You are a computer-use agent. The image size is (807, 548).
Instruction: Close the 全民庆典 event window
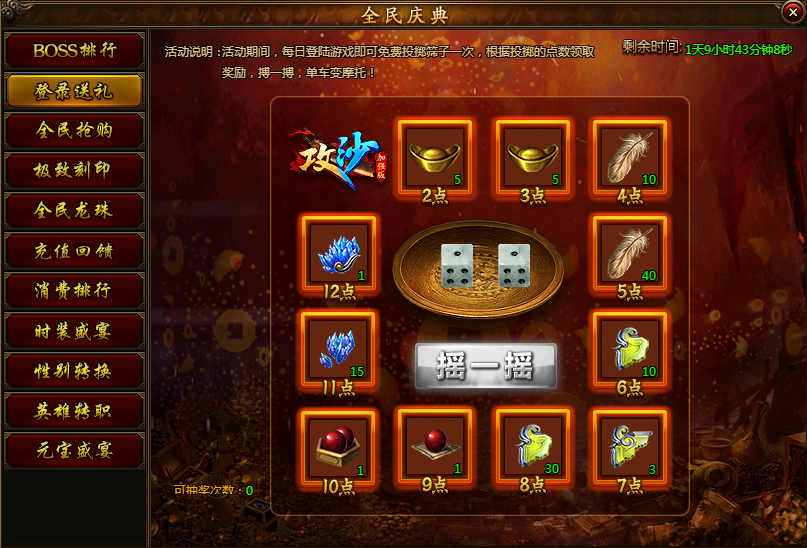pos(794,13)
